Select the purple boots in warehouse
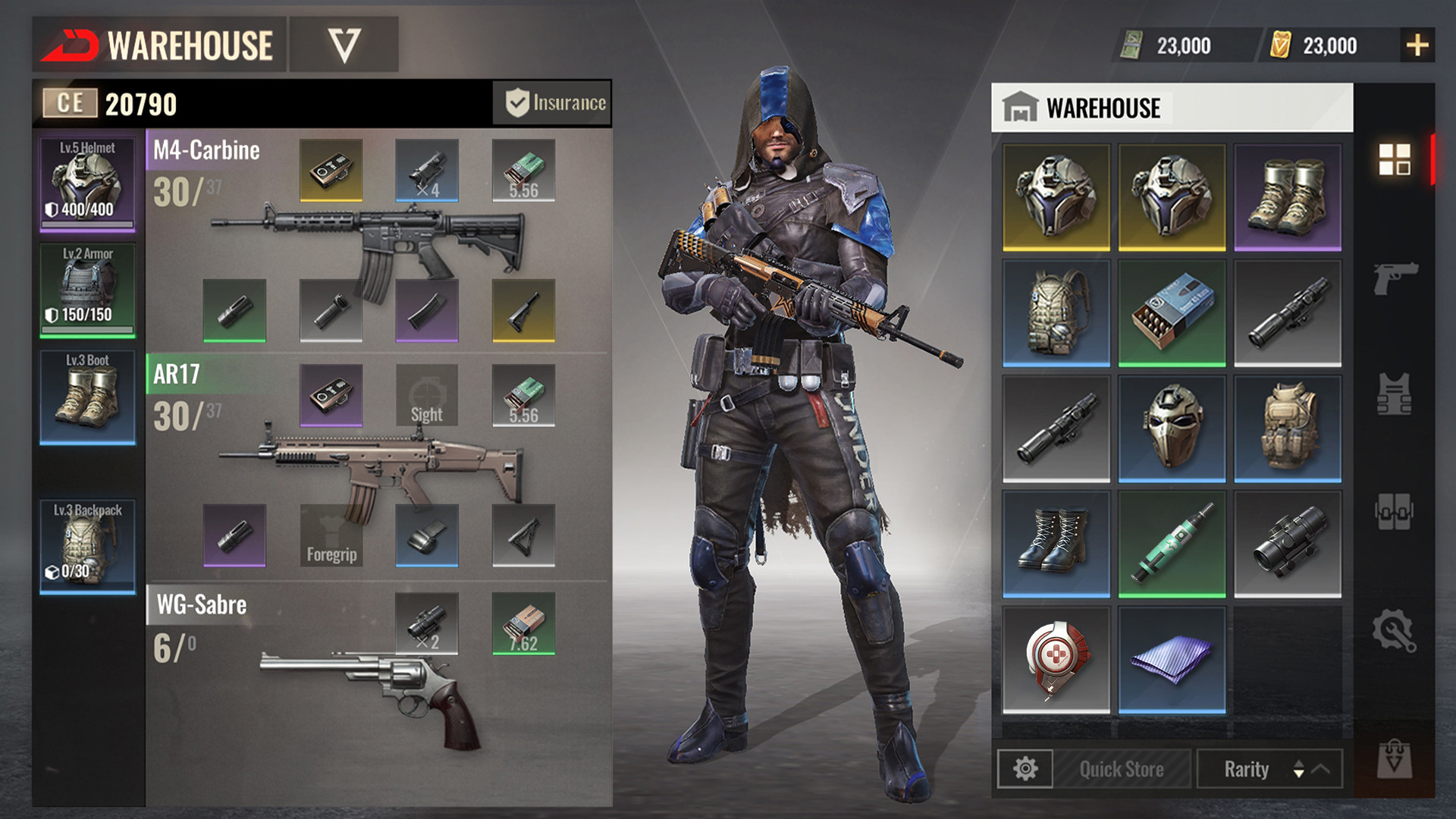The width and height of the screenshot is (1456, 819). point(1287,197)
